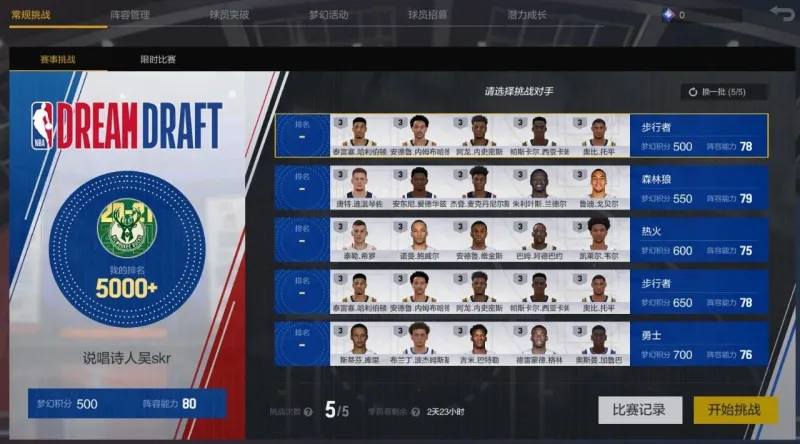
Task: Select the 森林狼 opponent row
Action: (520, 187)
